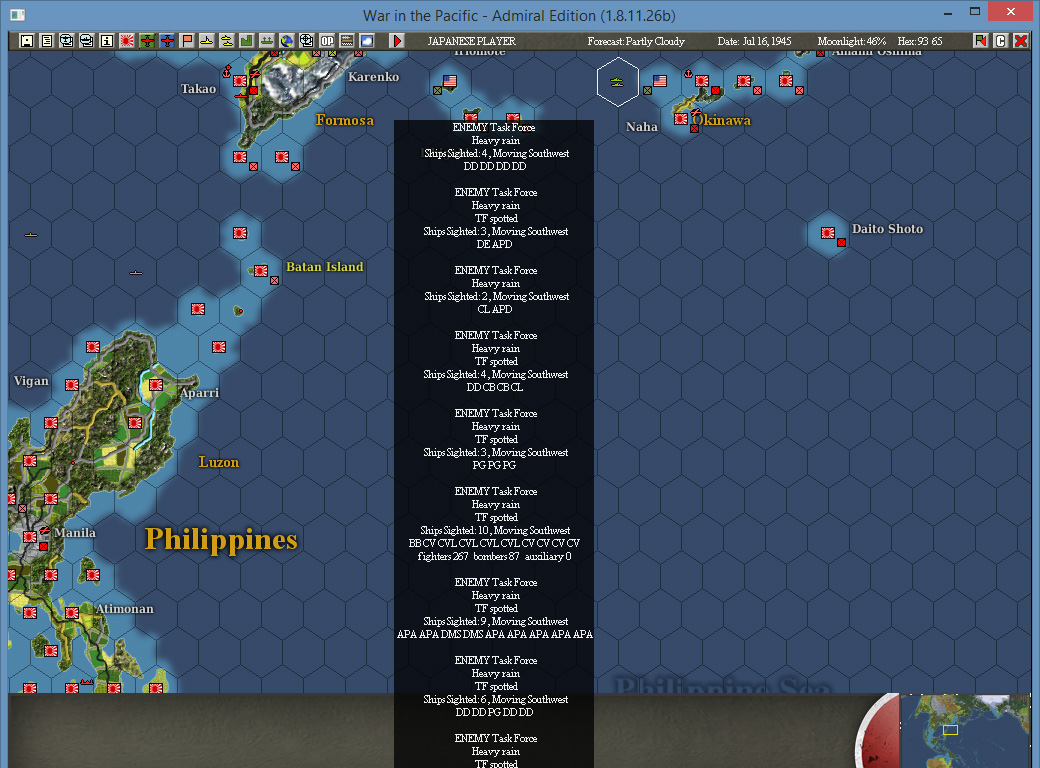Select the rising sun flag toolbar icon
The width and height of the screenshot is (1040, 768).
(127, 41)
